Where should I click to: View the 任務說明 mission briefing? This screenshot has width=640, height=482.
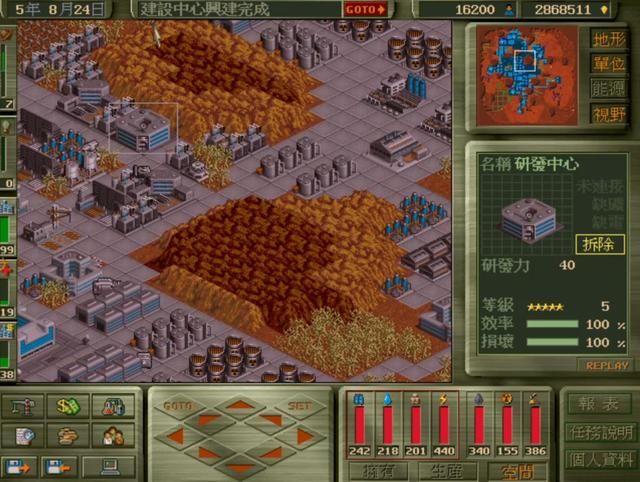pos(599,433)
